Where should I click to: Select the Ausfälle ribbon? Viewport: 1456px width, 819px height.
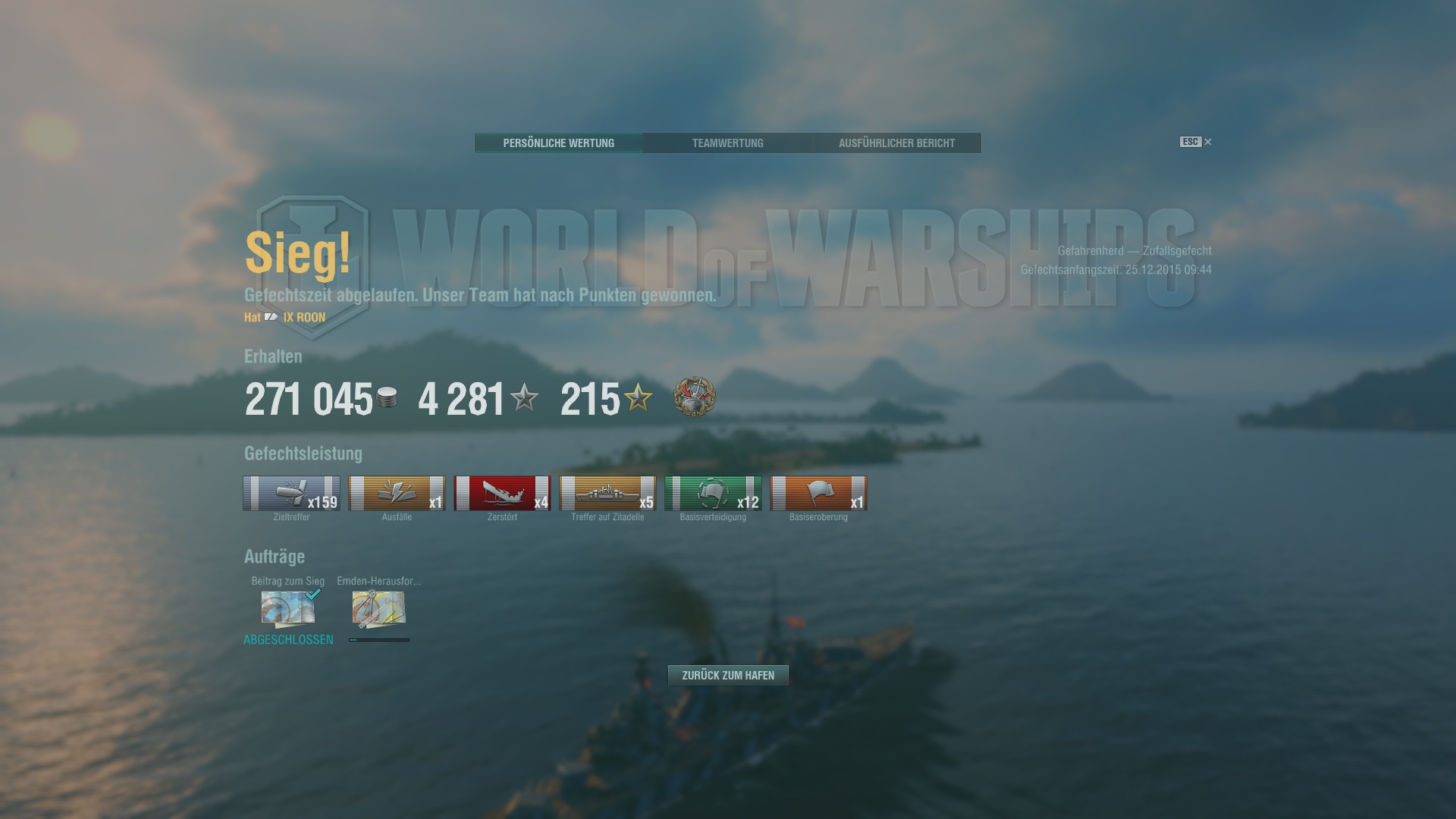tap(397, 494)
